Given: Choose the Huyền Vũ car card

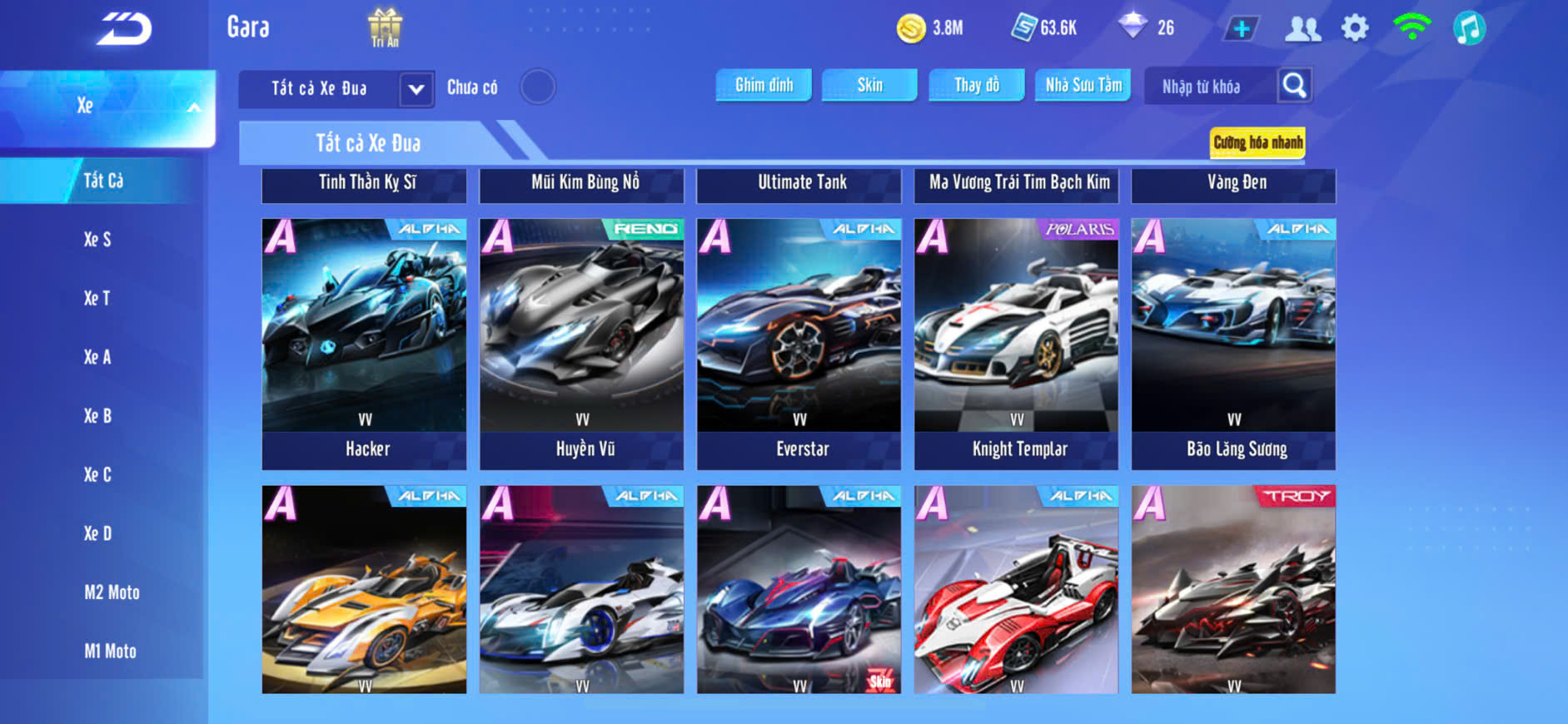Looking at the screenshot, I should pos(581,343).
